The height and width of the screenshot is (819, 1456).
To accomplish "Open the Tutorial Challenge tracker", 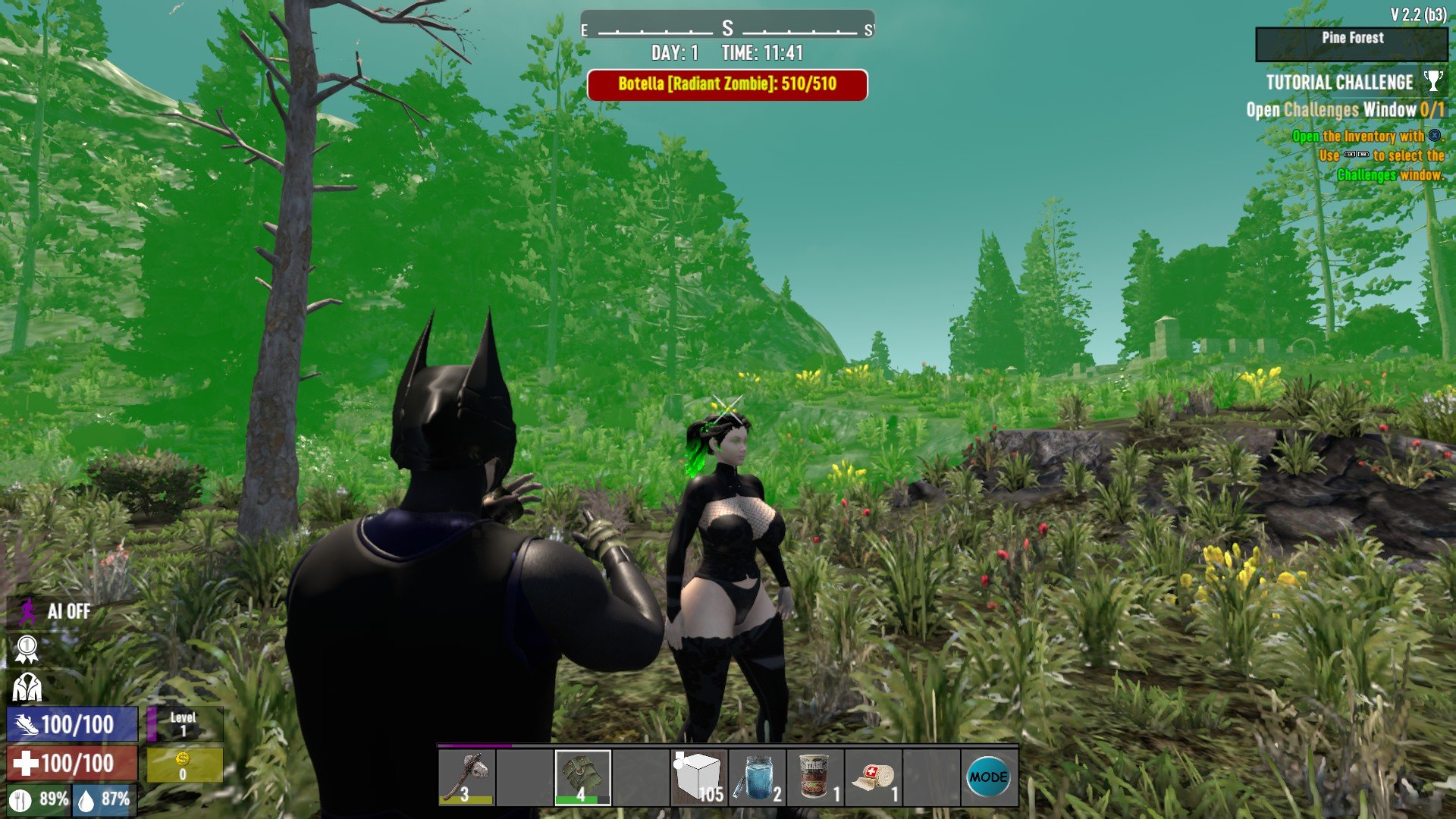I will (x=1339, y=83).
